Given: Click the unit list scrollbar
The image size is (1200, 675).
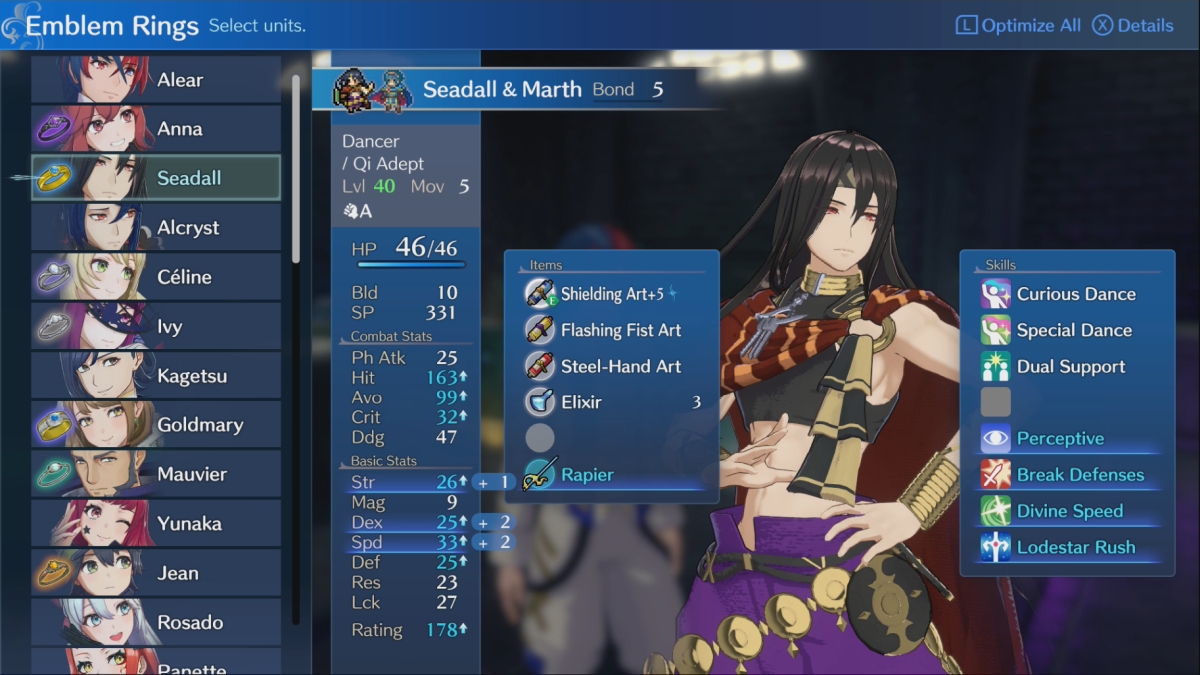Looking at the screenshot, I should [296, 170].
